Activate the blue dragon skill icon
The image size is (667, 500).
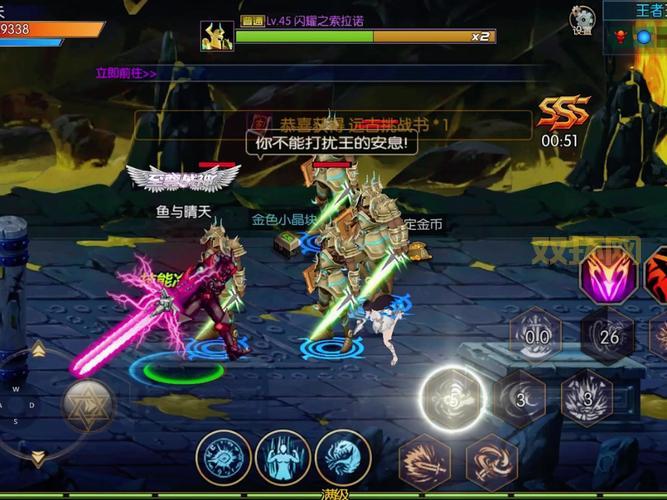(343, 458)
